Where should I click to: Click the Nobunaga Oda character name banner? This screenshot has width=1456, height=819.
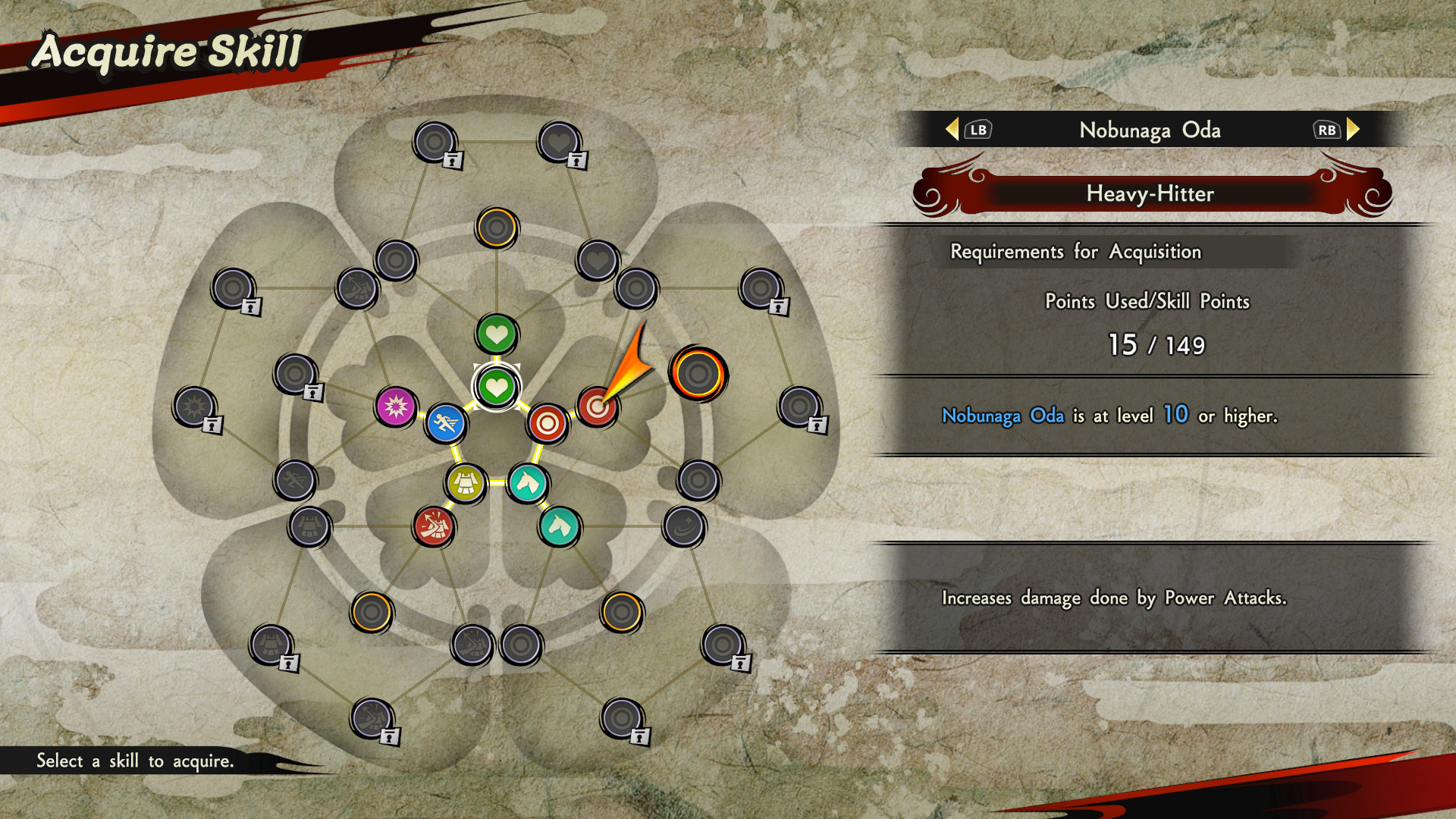(1150, 130)
